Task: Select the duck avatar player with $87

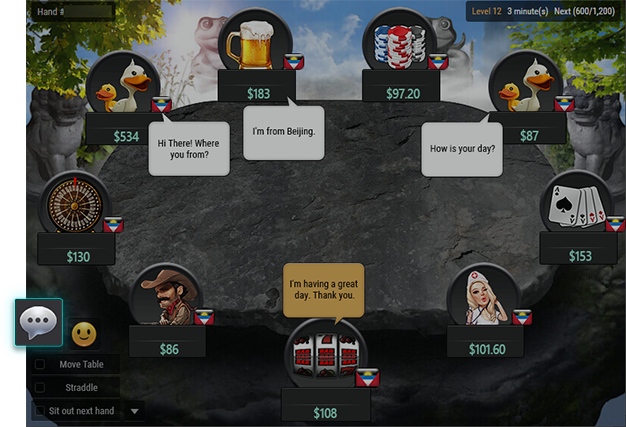Action: coord(525,87)
